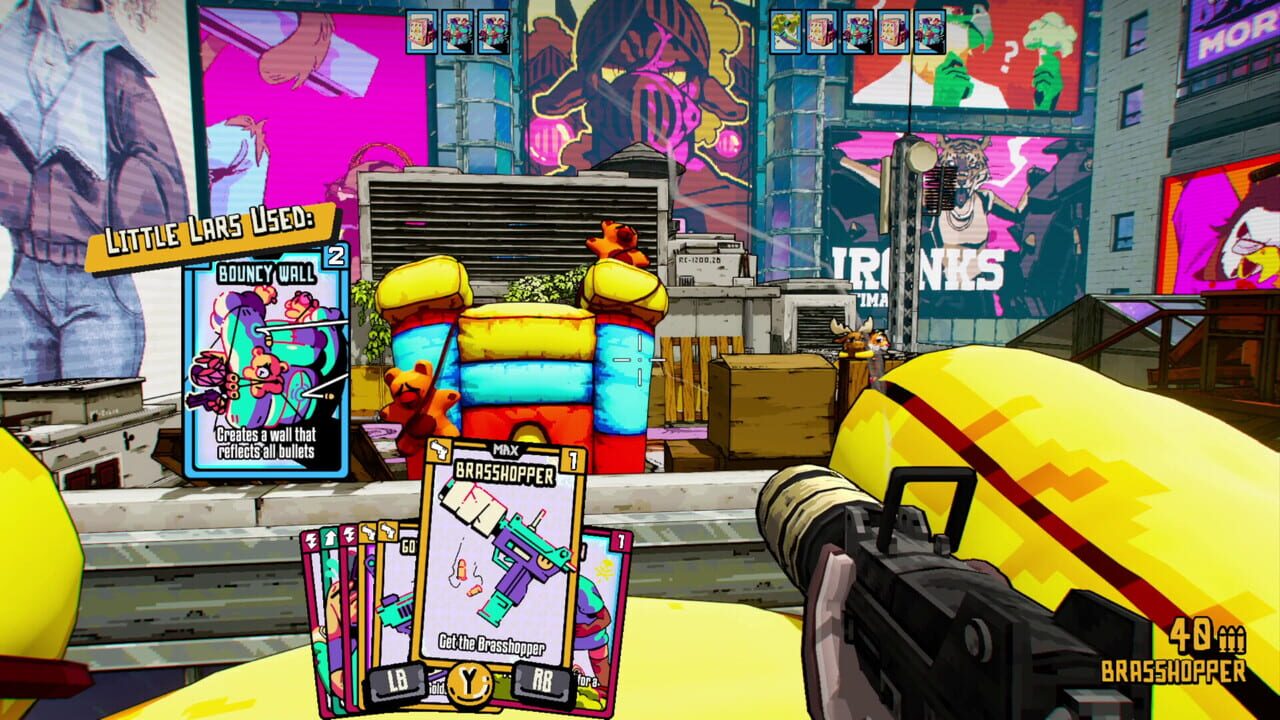
Task: Click the upward-arrow upgrade icon on a hand card
Action: pyautogui.click(x=330, y=537)
